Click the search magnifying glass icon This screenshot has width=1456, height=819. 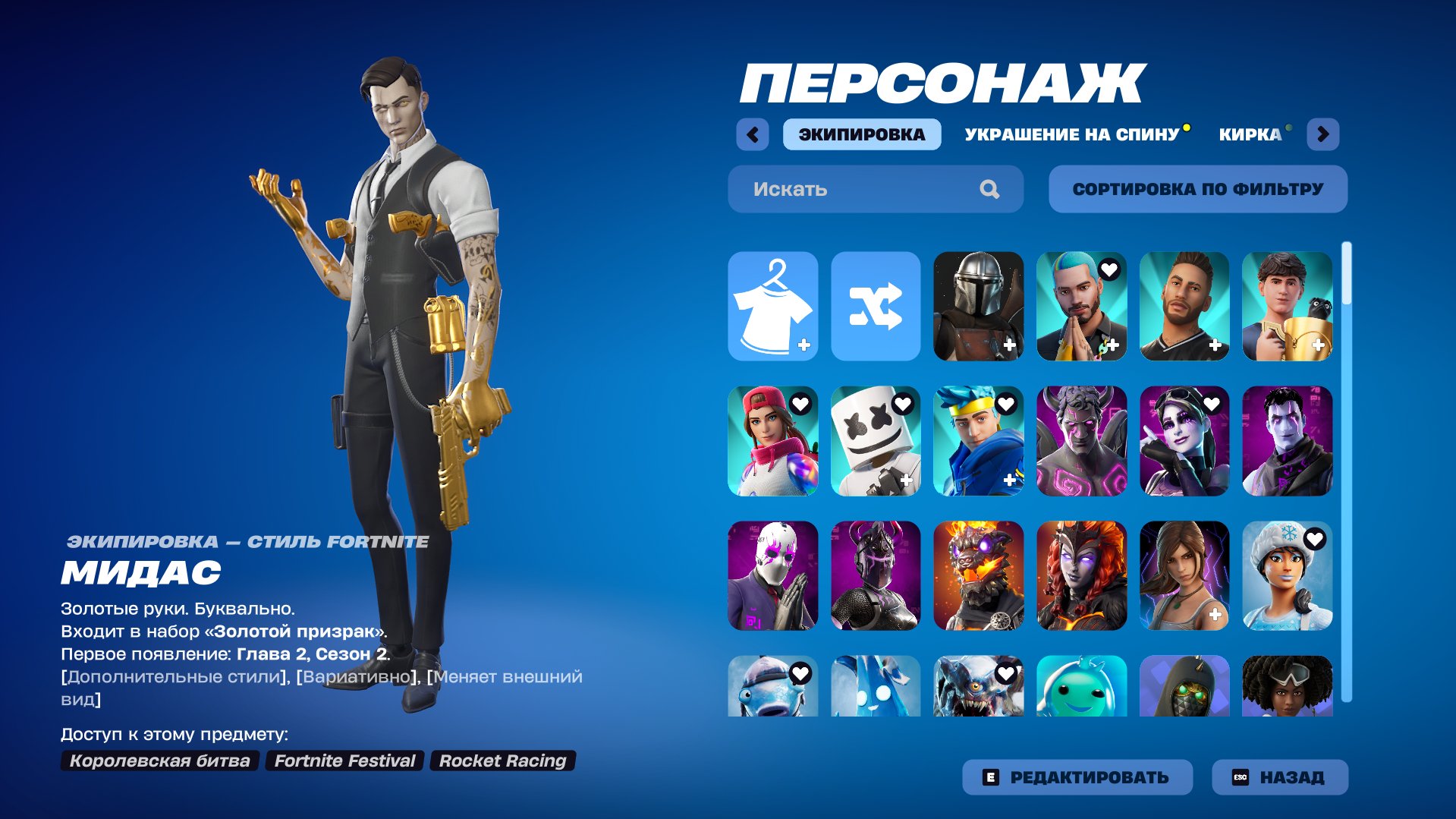pyautogui.click(x=989, y=189)
